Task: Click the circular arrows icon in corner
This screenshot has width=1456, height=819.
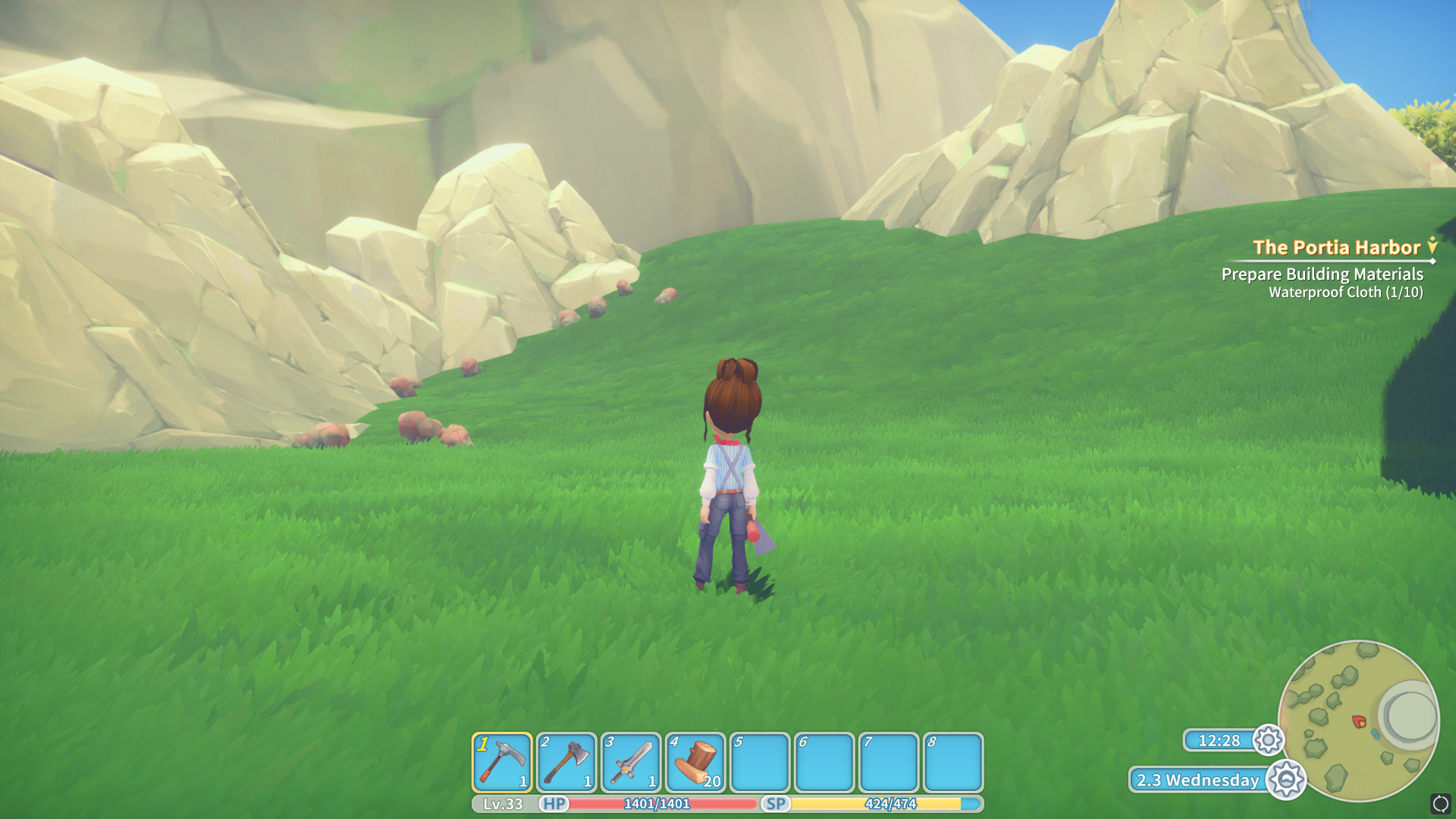Action: pos(1440,804)
